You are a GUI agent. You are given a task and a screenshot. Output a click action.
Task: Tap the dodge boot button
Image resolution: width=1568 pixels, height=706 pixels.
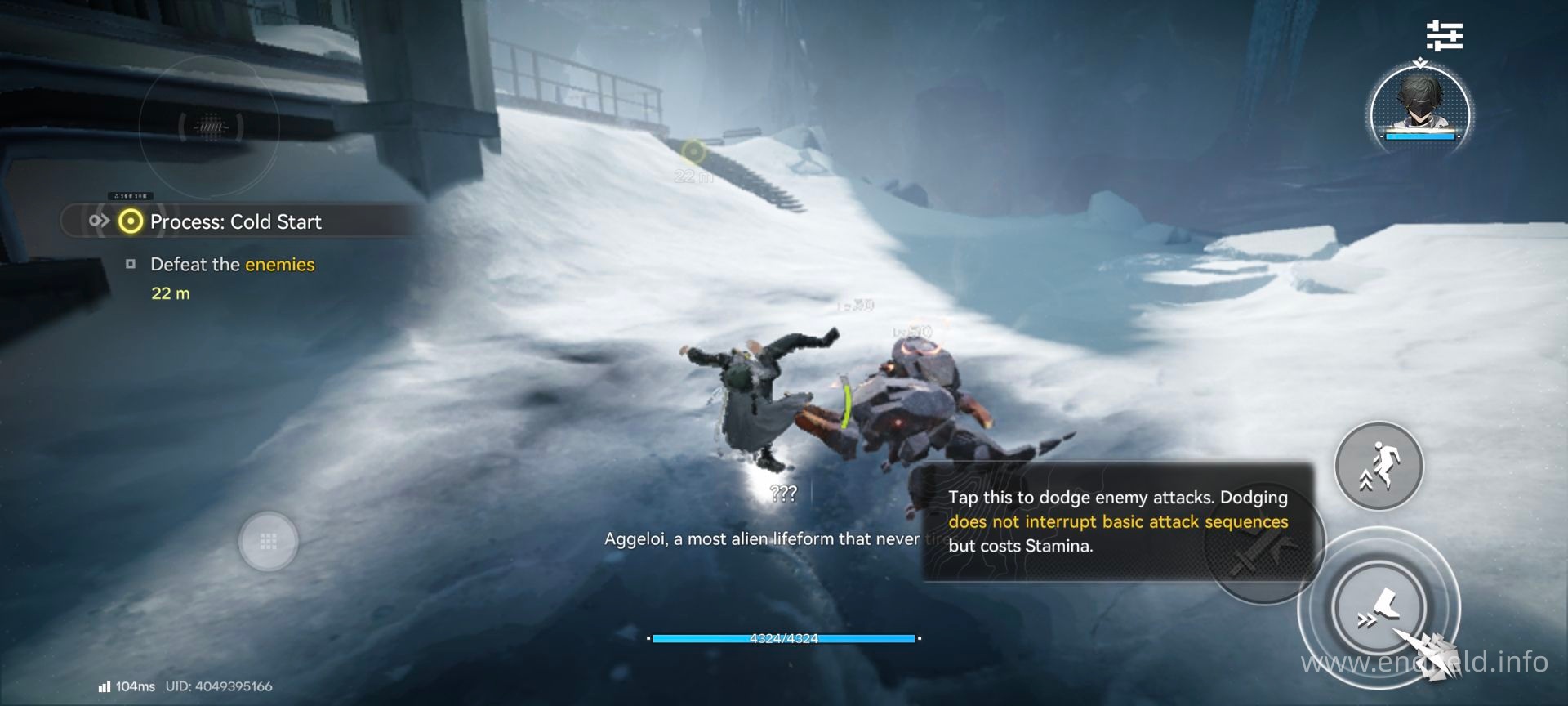(x=1379, y=609)
